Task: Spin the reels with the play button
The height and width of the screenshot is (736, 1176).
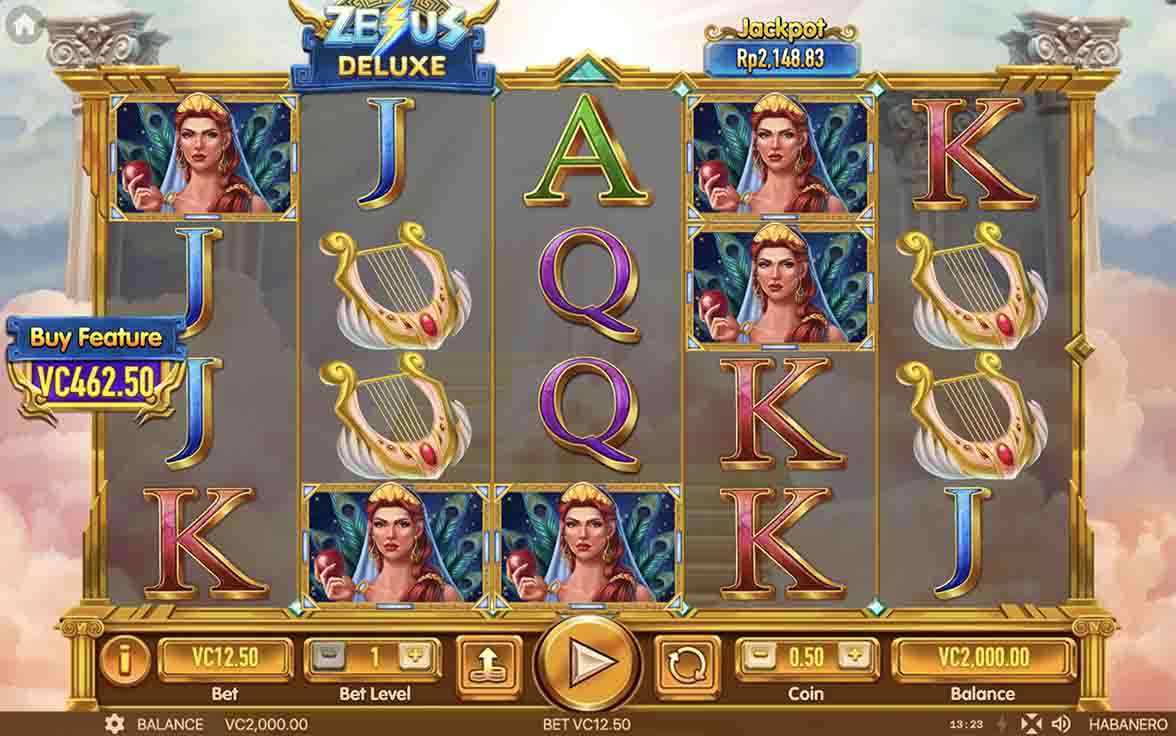Action: pyautogui.click(x=588, y=662)
